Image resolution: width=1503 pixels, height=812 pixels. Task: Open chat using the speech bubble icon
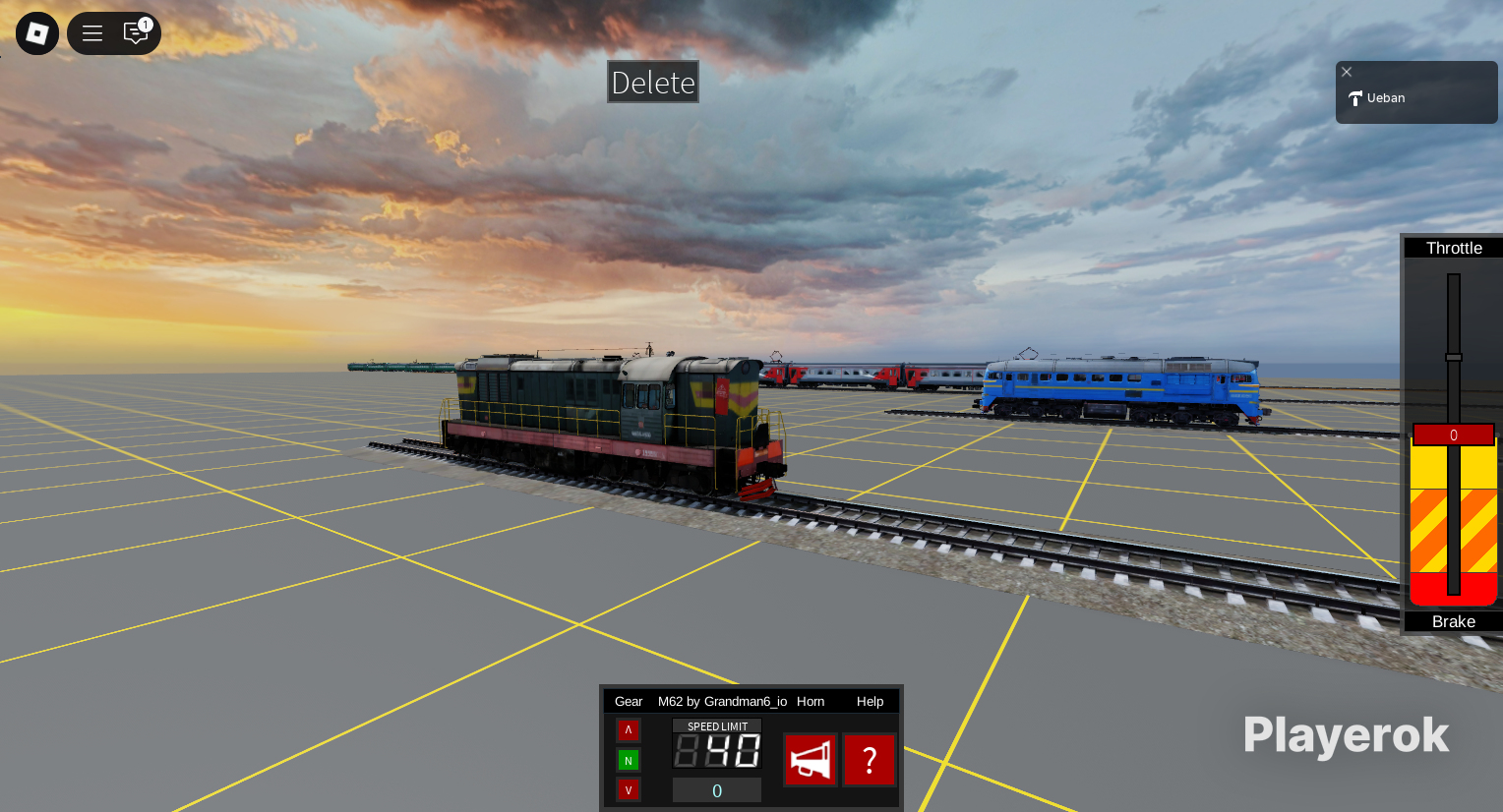136,32
